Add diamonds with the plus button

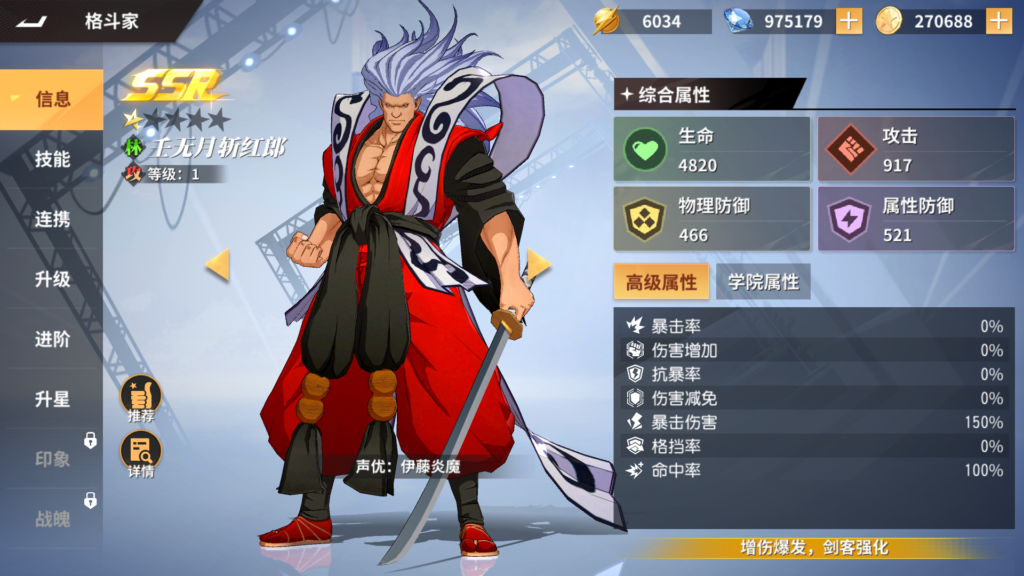[x=849, y=21]
